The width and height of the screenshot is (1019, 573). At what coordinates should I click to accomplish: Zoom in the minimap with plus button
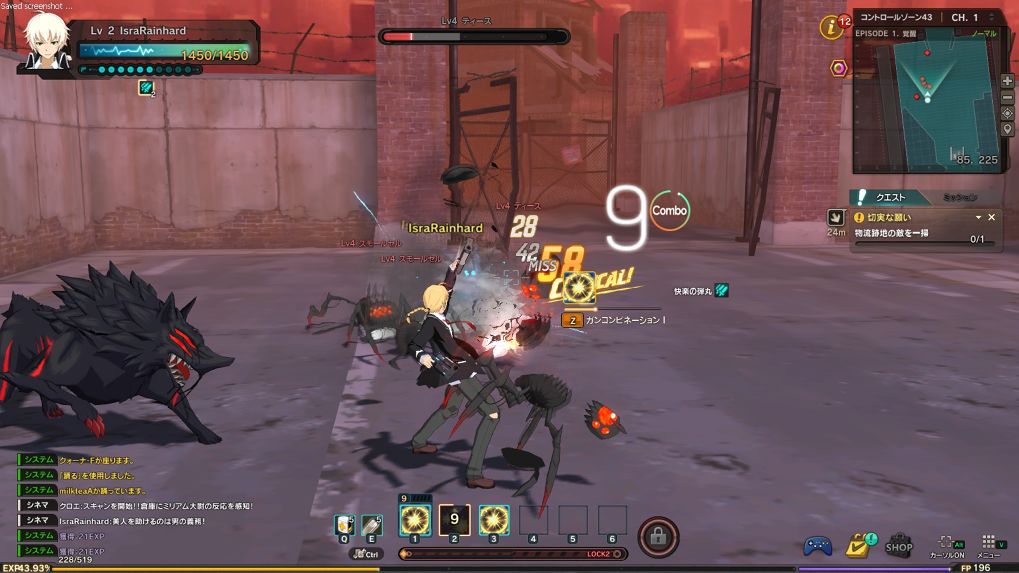click(1007, 80)
